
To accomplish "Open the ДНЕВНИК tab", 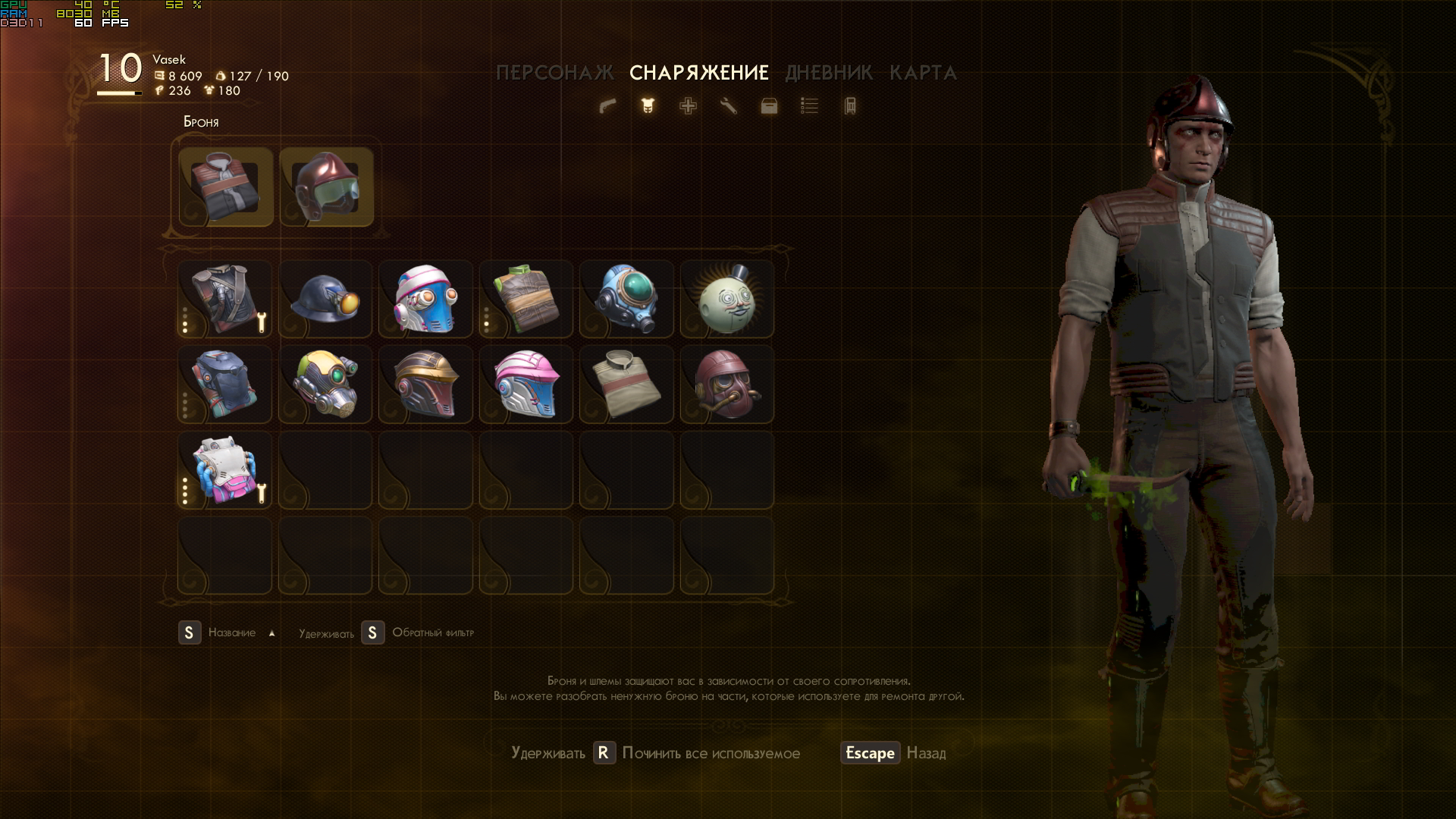I will pyautogui.click(x=829, y=73).
